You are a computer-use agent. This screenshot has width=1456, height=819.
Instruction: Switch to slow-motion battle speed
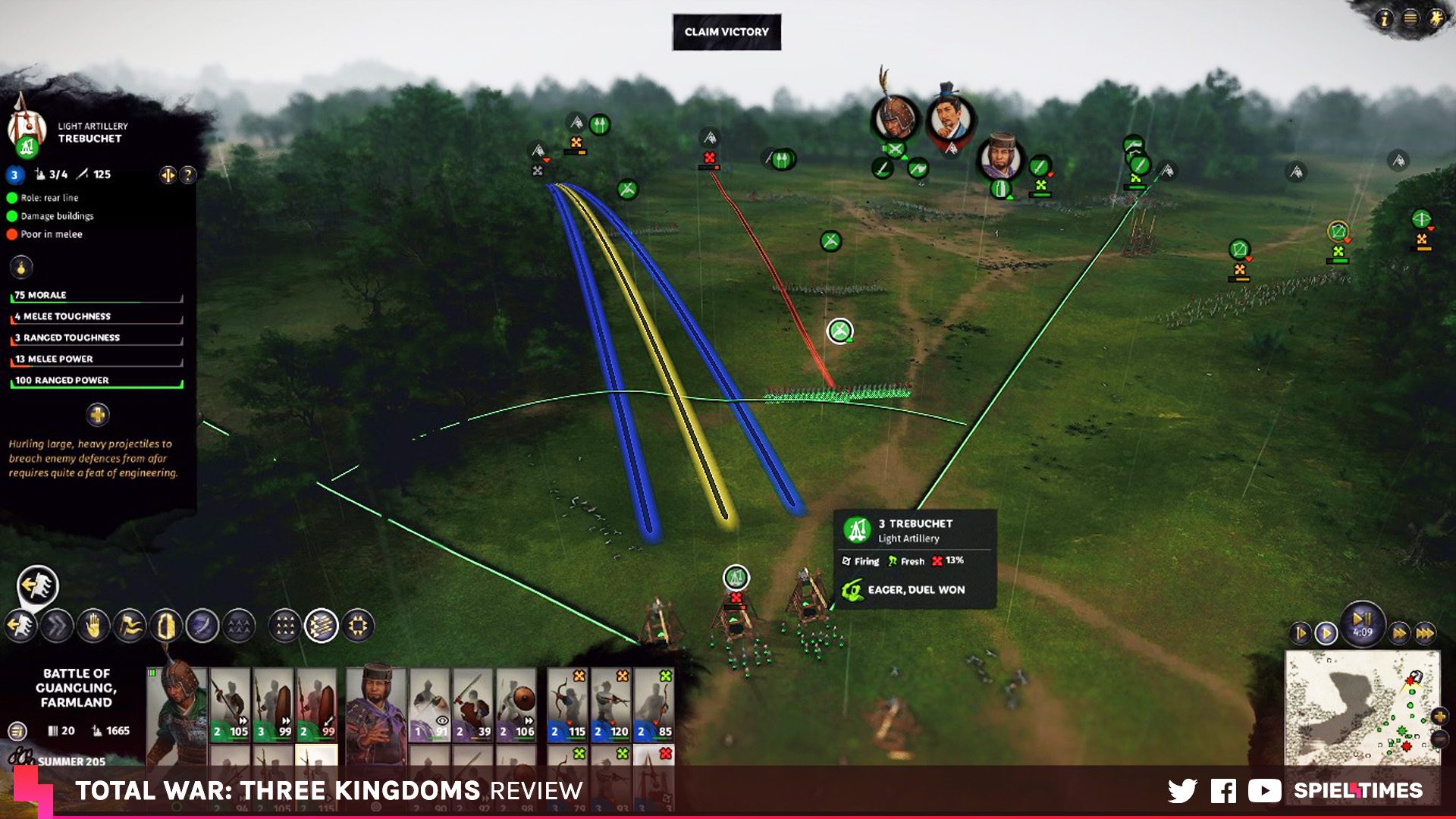[1300, 632]
